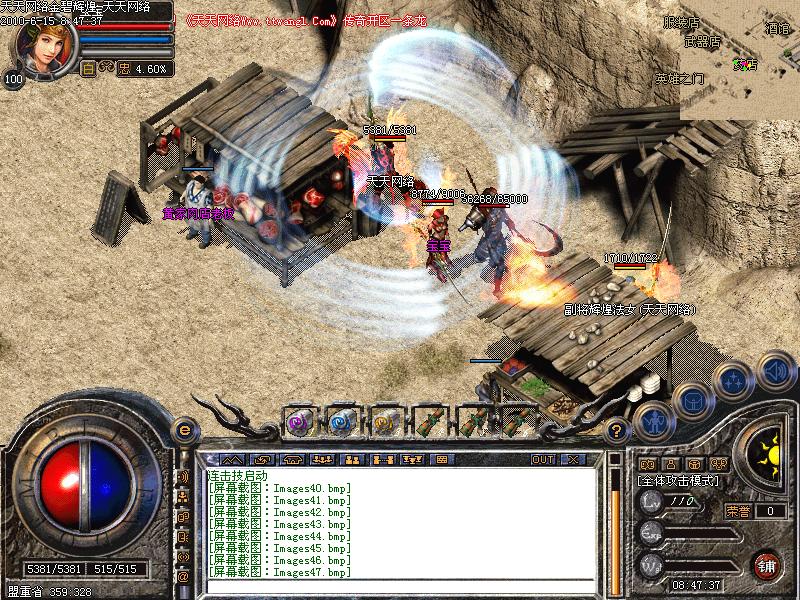
Task: Open the bag via the chest-icon round button
Action: point(693,401)
